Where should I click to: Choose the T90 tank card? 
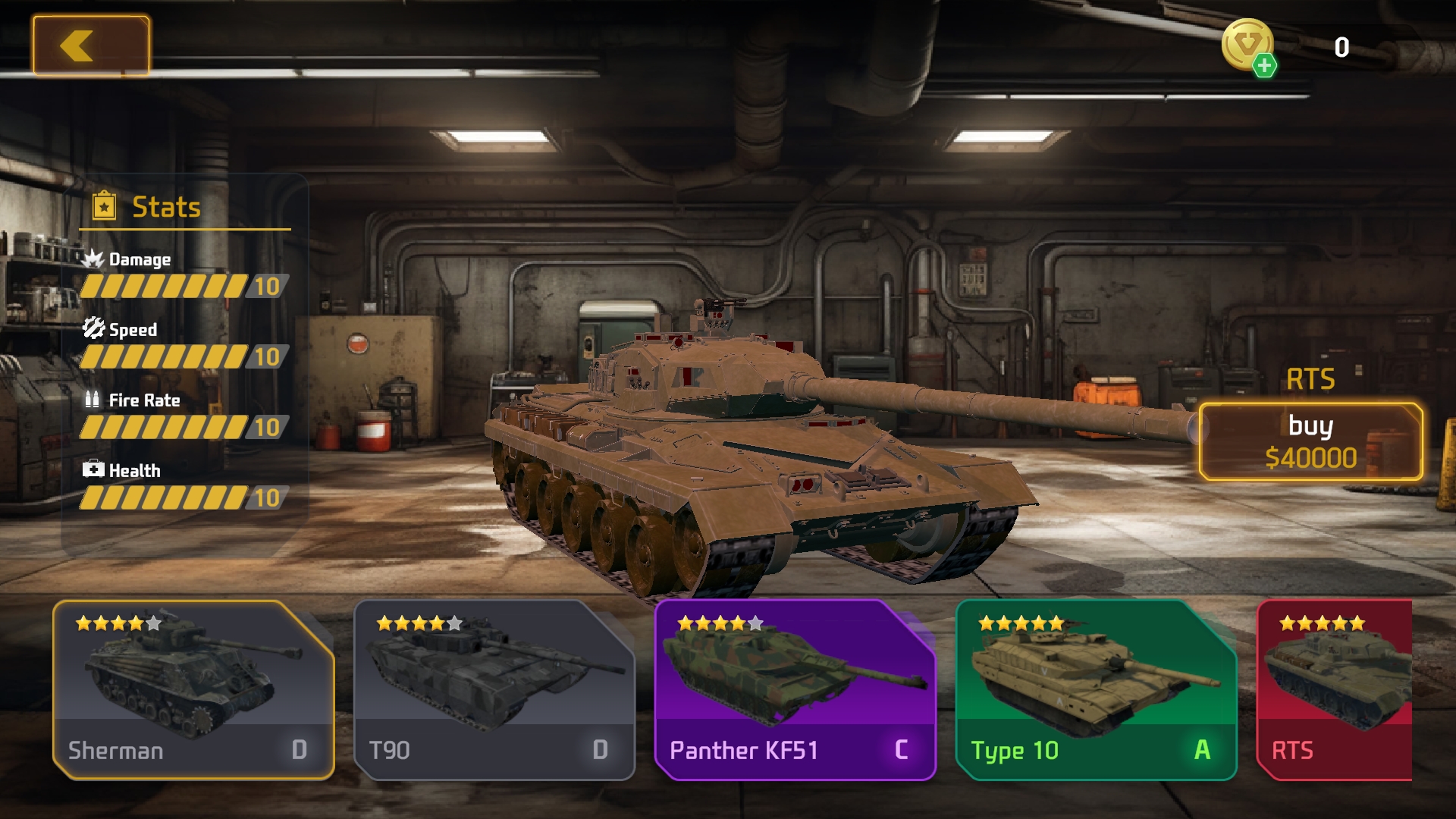tap(494, 689)
